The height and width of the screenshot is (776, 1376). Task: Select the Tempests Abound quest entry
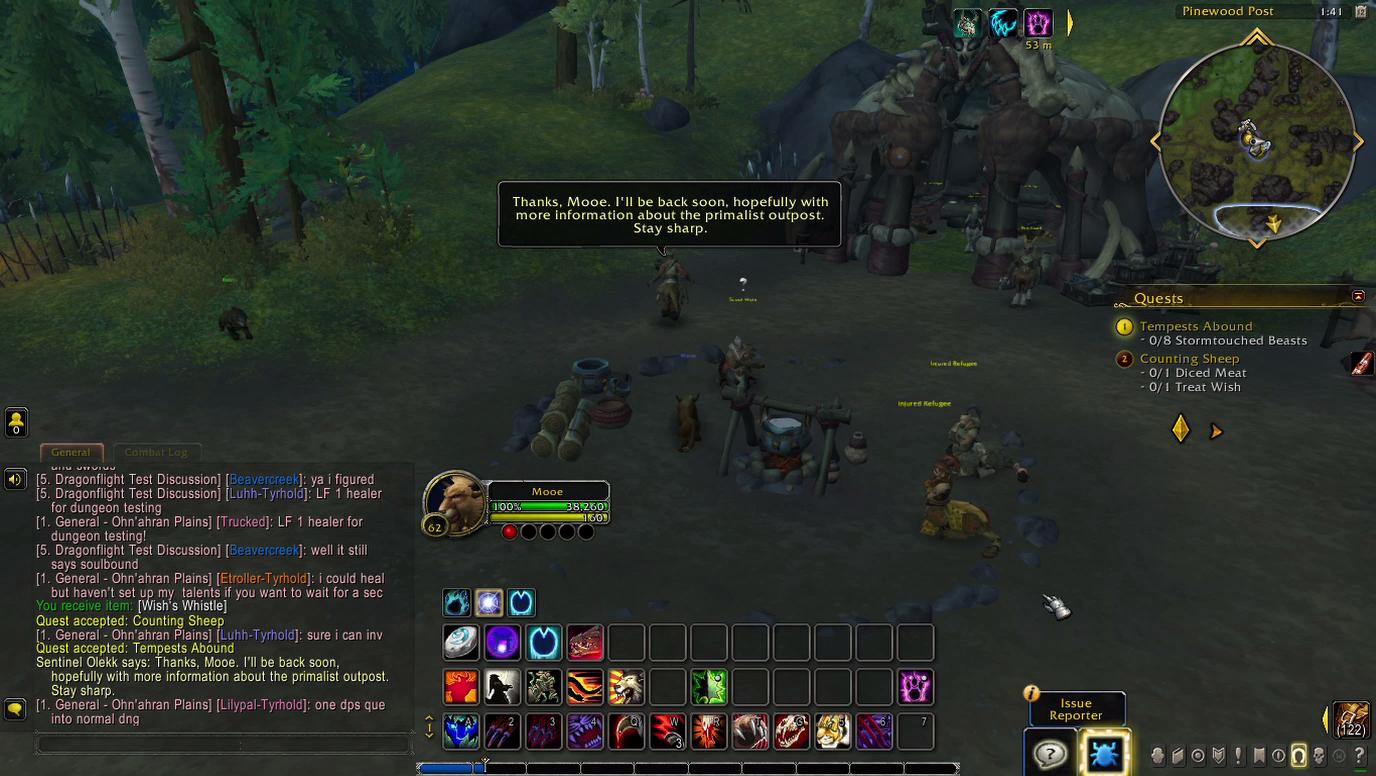tap(1195, 326)
